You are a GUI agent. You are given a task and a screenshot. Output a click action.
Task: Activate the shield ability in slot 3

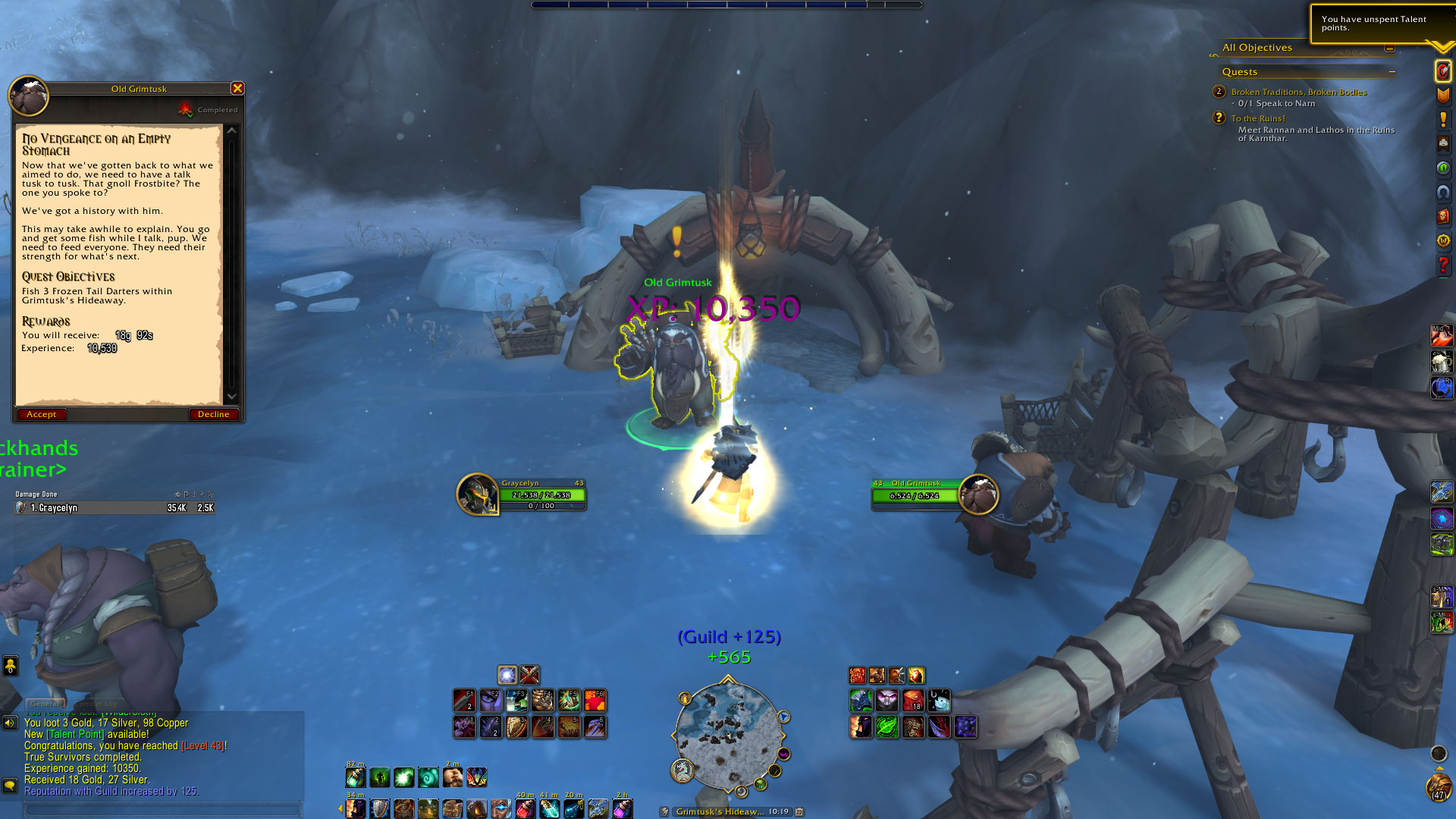point(516,727)
